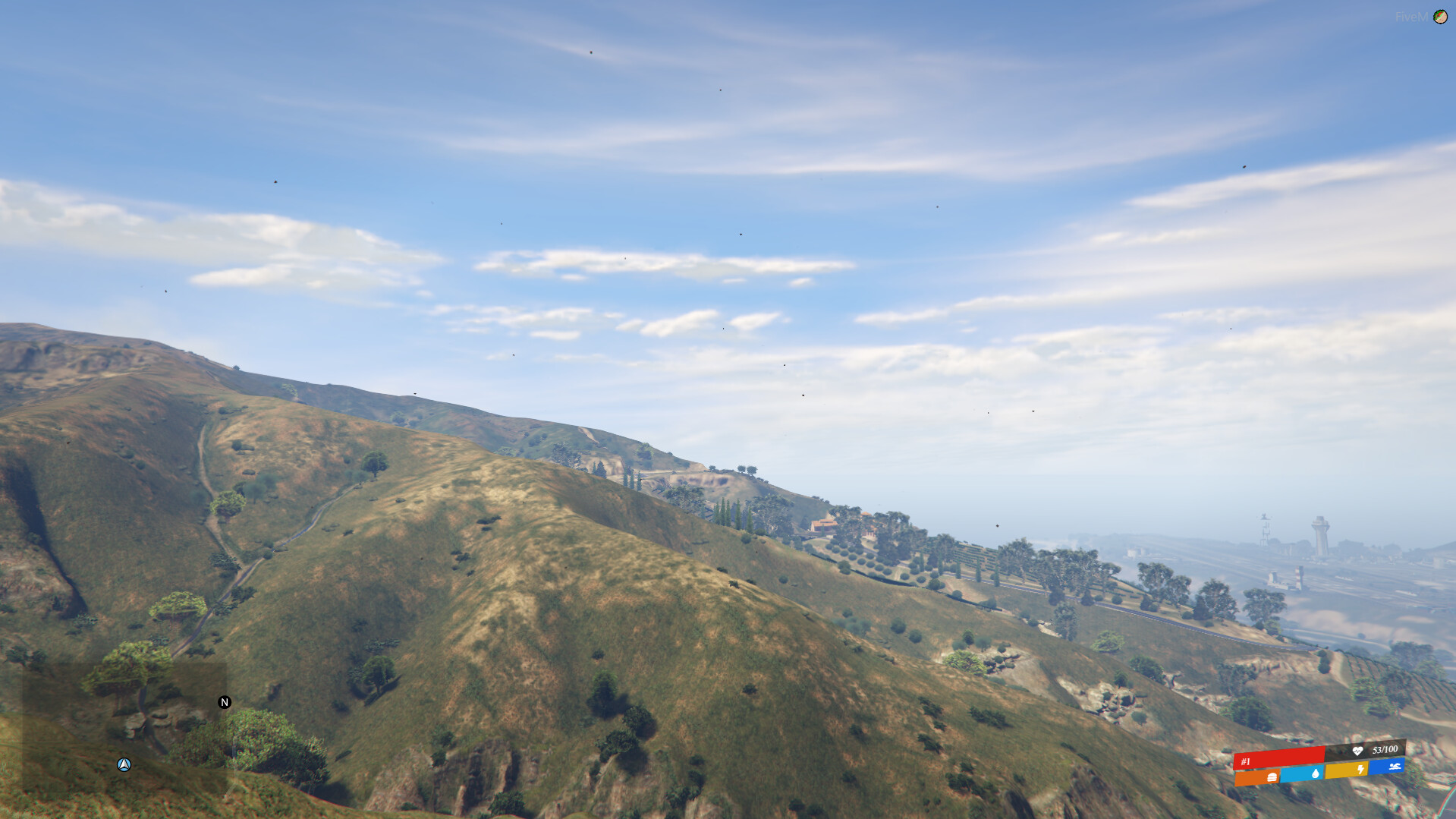Open the #1 voice channel label
The width and height of the screenshot is (1456, 819).
1245,761
